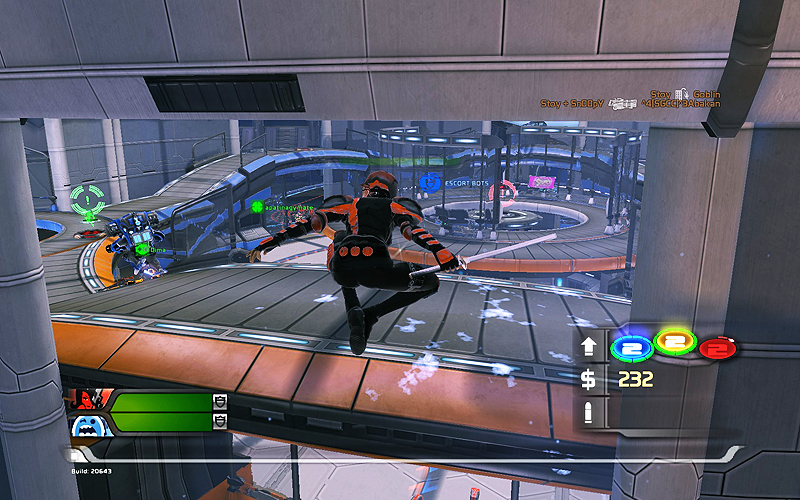Screen dimensions: 800x500
Task: Select the dollar sign money icon
Action: tap(589, 380)
